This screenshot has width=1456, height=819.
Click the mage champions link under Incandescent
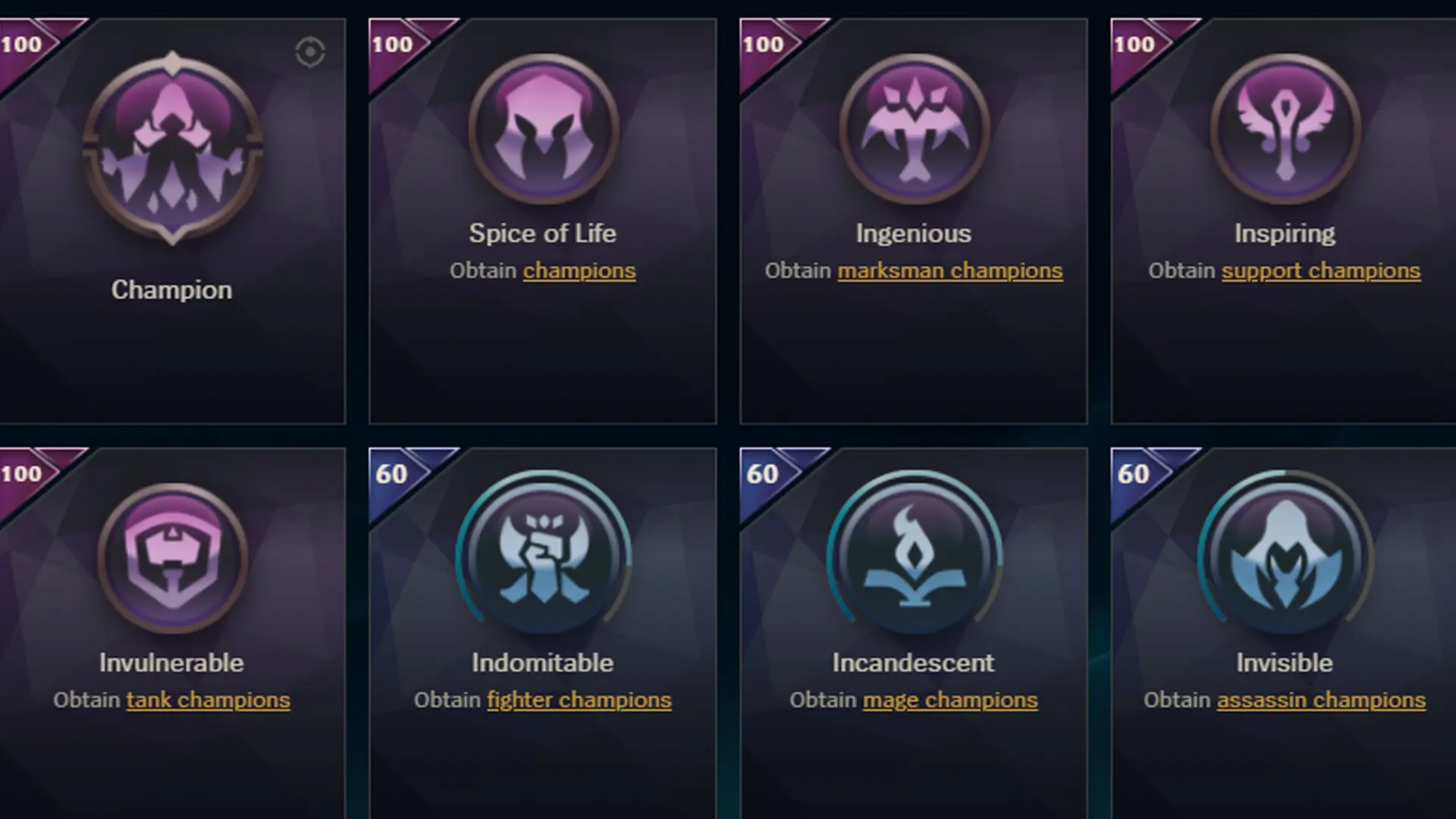pyautogui.click(x=949, y=700)
